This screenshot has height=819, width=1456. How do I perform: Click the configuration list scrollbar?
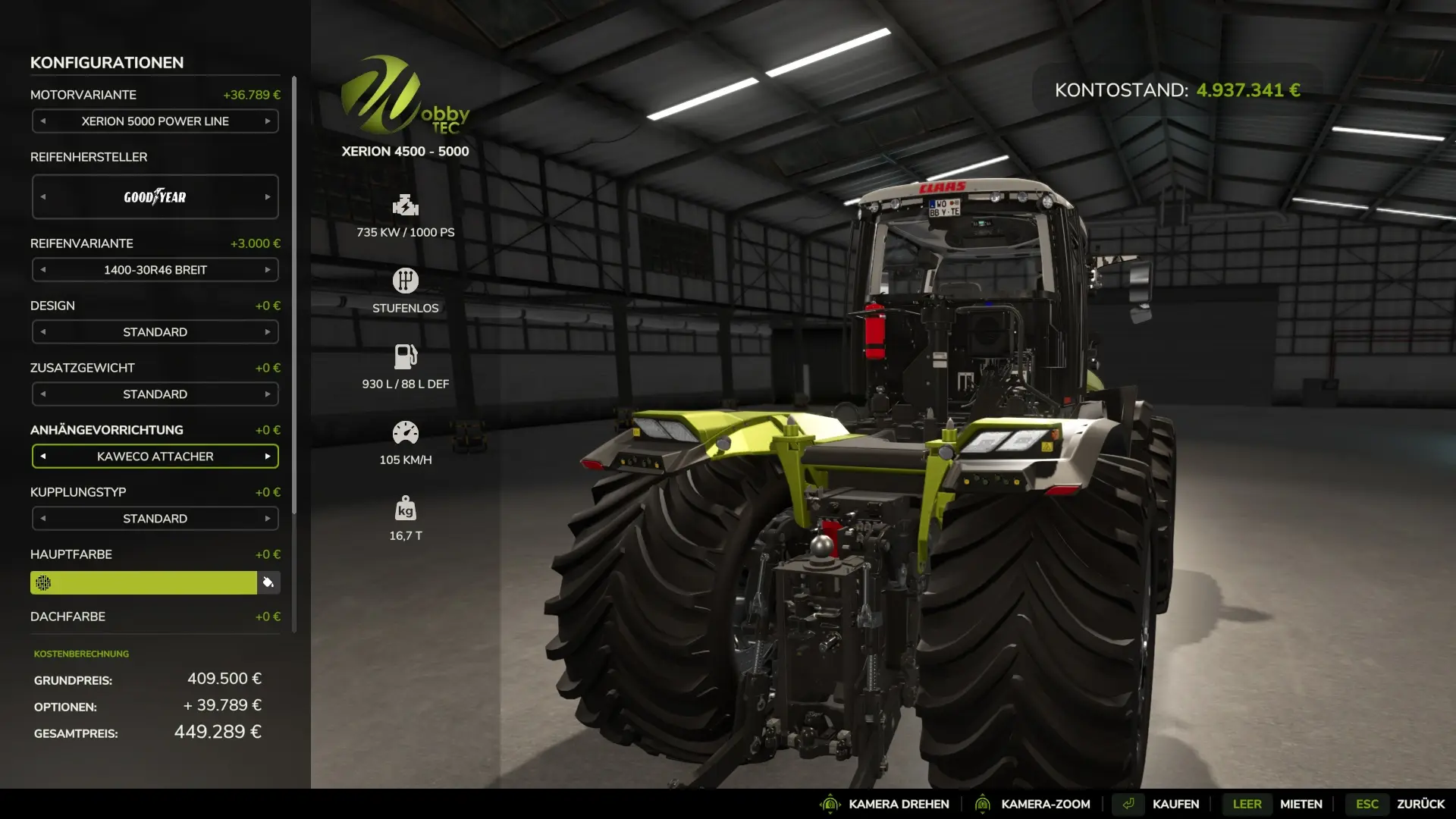294,296
